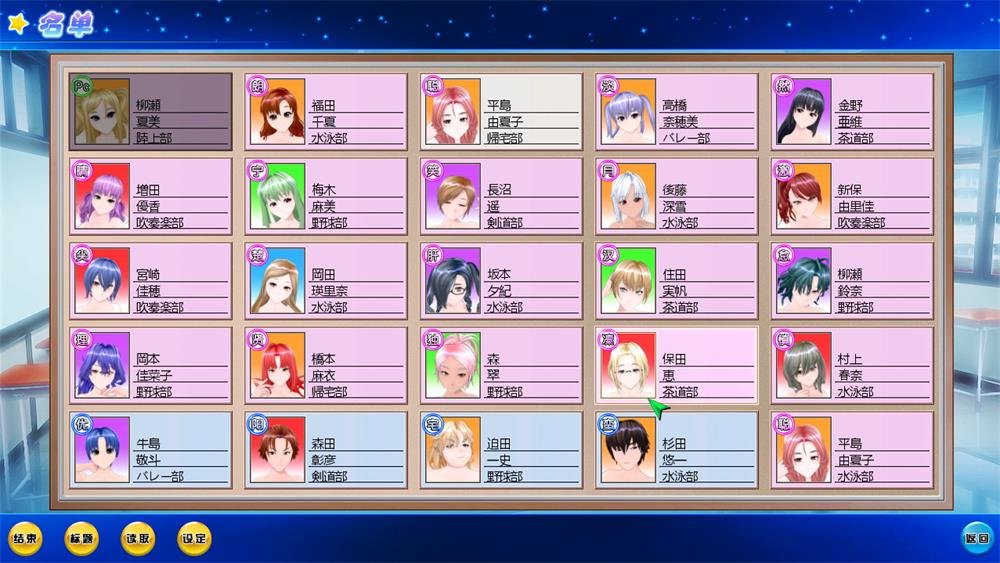The height and width of the screenshot is (563, 1000).
Task: Pick the highlighted 保田 恵 card
Action: [x=677, y=366]
